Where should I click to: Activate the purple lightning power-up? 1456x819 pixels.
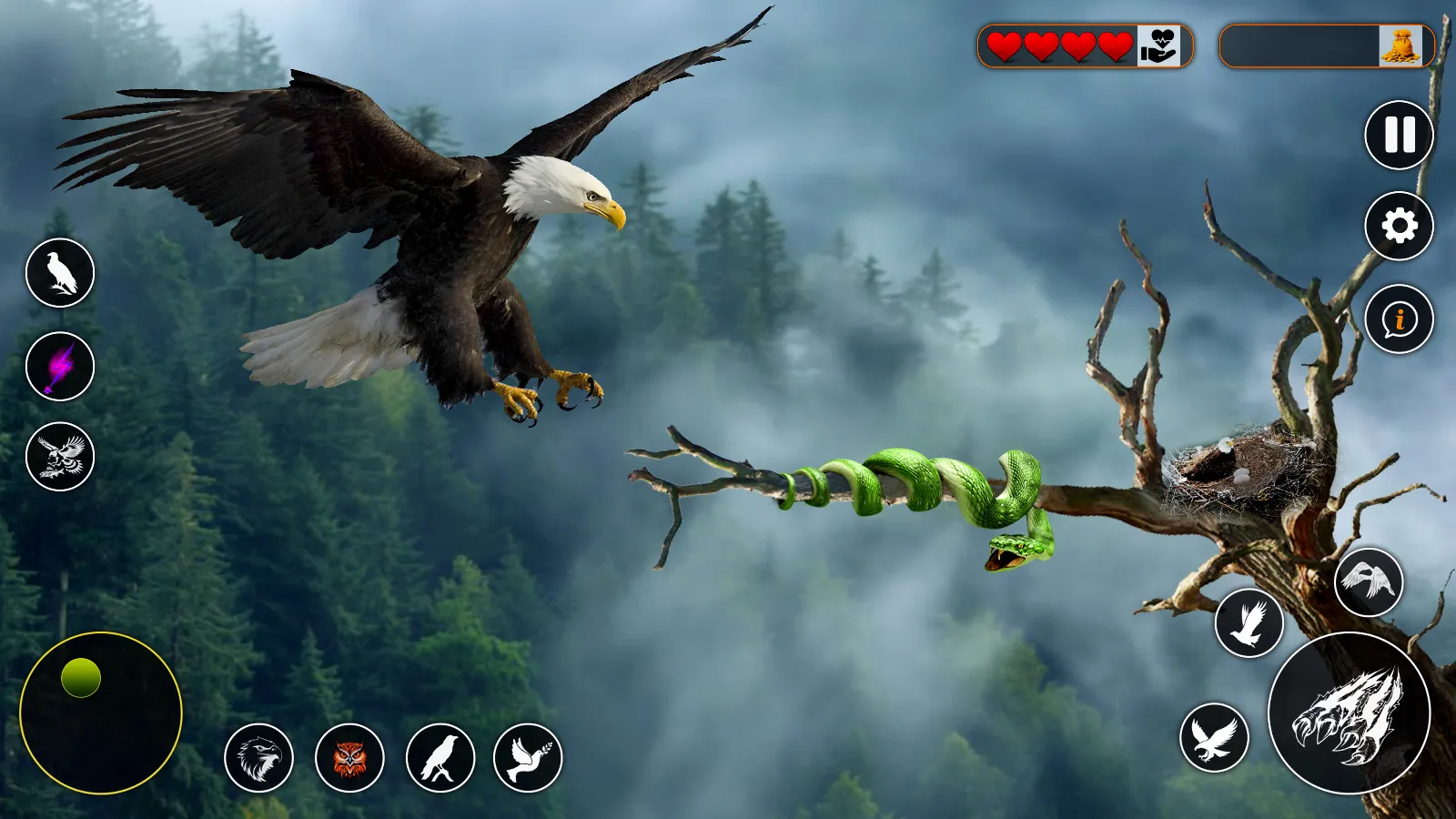(60, 366)
